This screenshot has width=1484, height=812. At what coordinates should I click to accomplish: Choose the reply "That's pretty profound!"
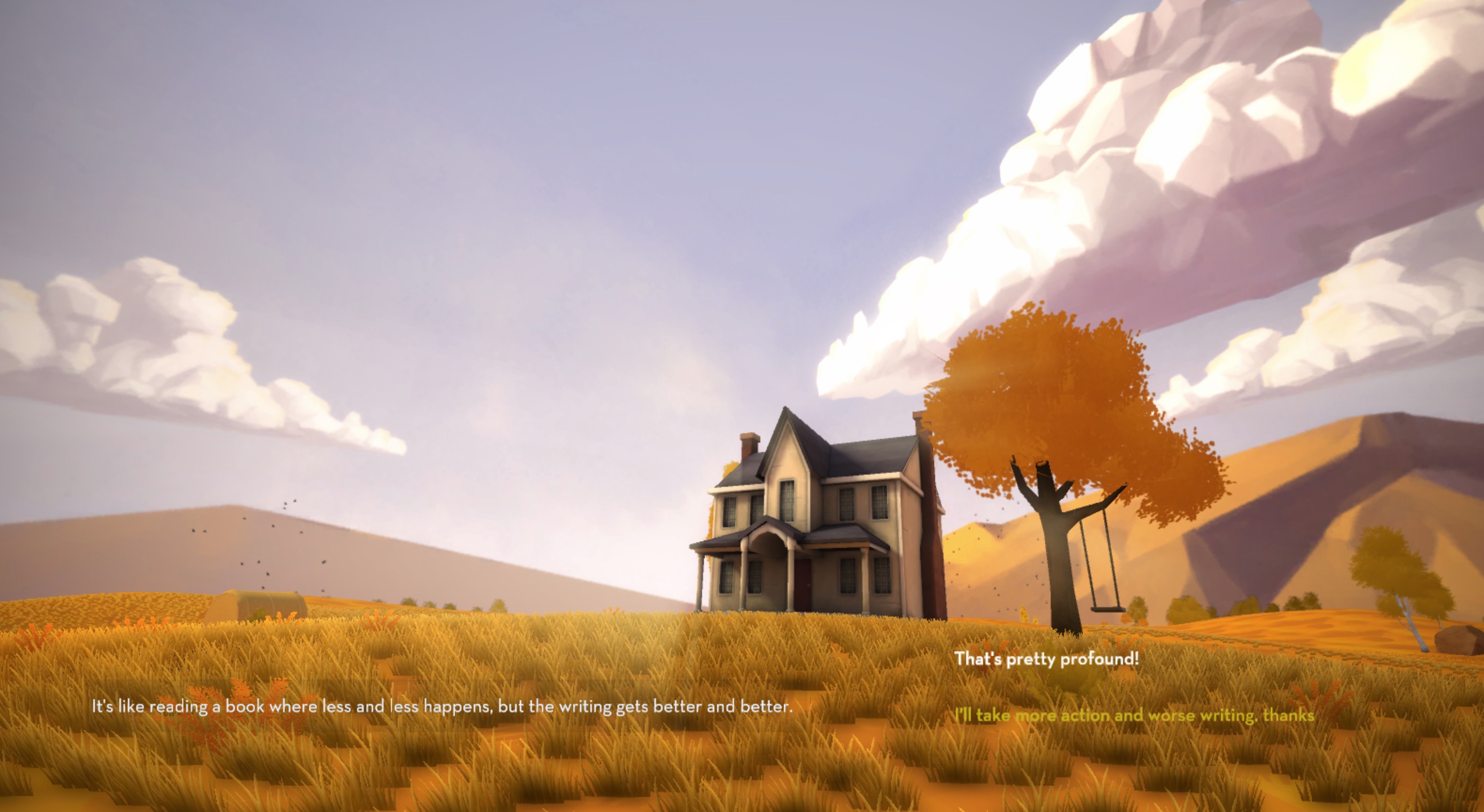[x=1046, y=659]
